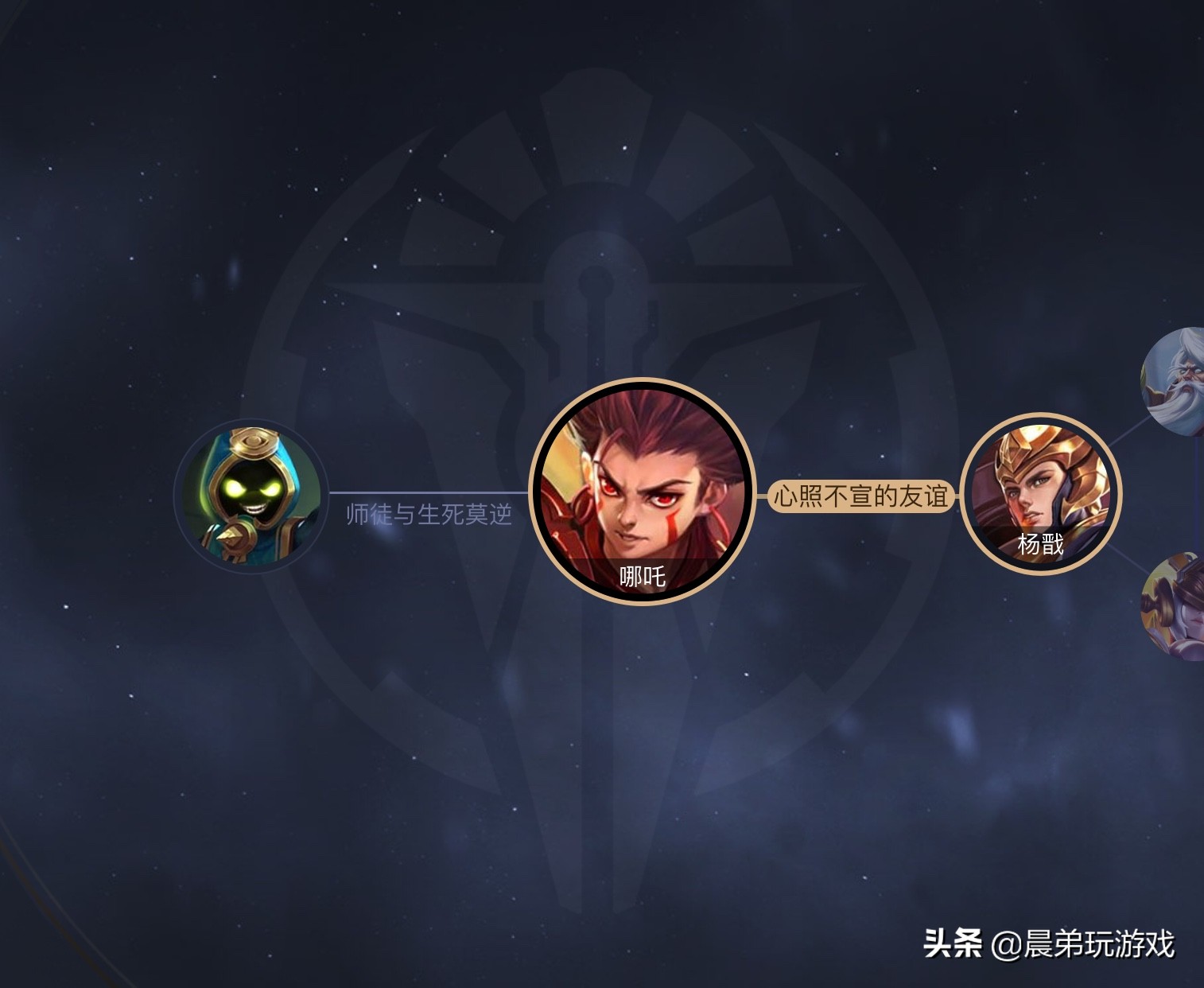Screen dimensions: 1204x988
Task: Click the 哪吒 name label
Action: tap(642, 574)
